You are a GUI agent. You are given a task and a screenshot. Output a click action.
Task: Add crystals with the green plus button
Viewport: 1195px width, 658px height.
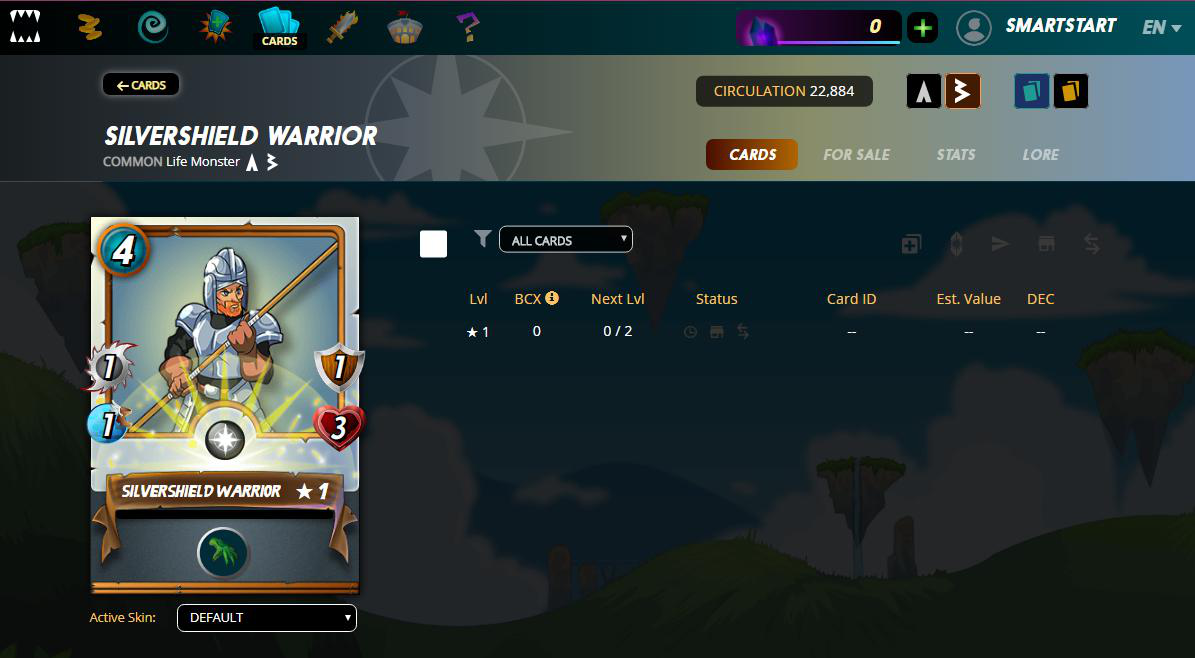pyautogui.click(x=922, y=28)
